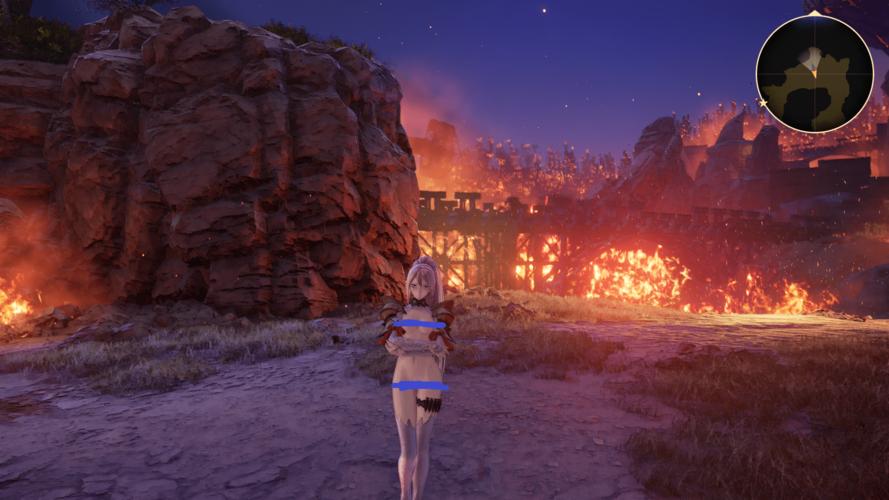Open the circular minimap
889x500 pixels.
click(x=814, y=73)
